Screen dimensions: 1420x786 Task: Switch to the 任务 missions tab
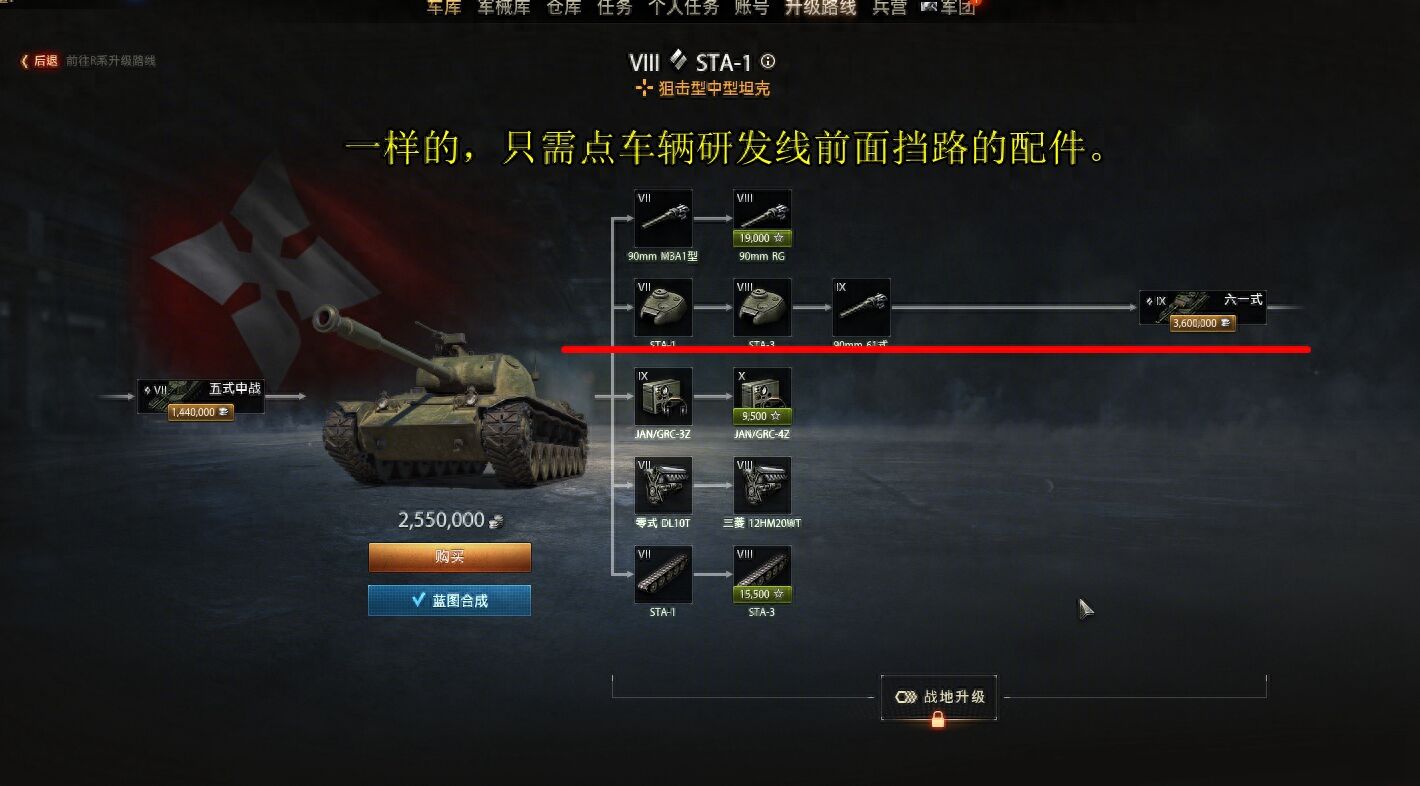612,8
